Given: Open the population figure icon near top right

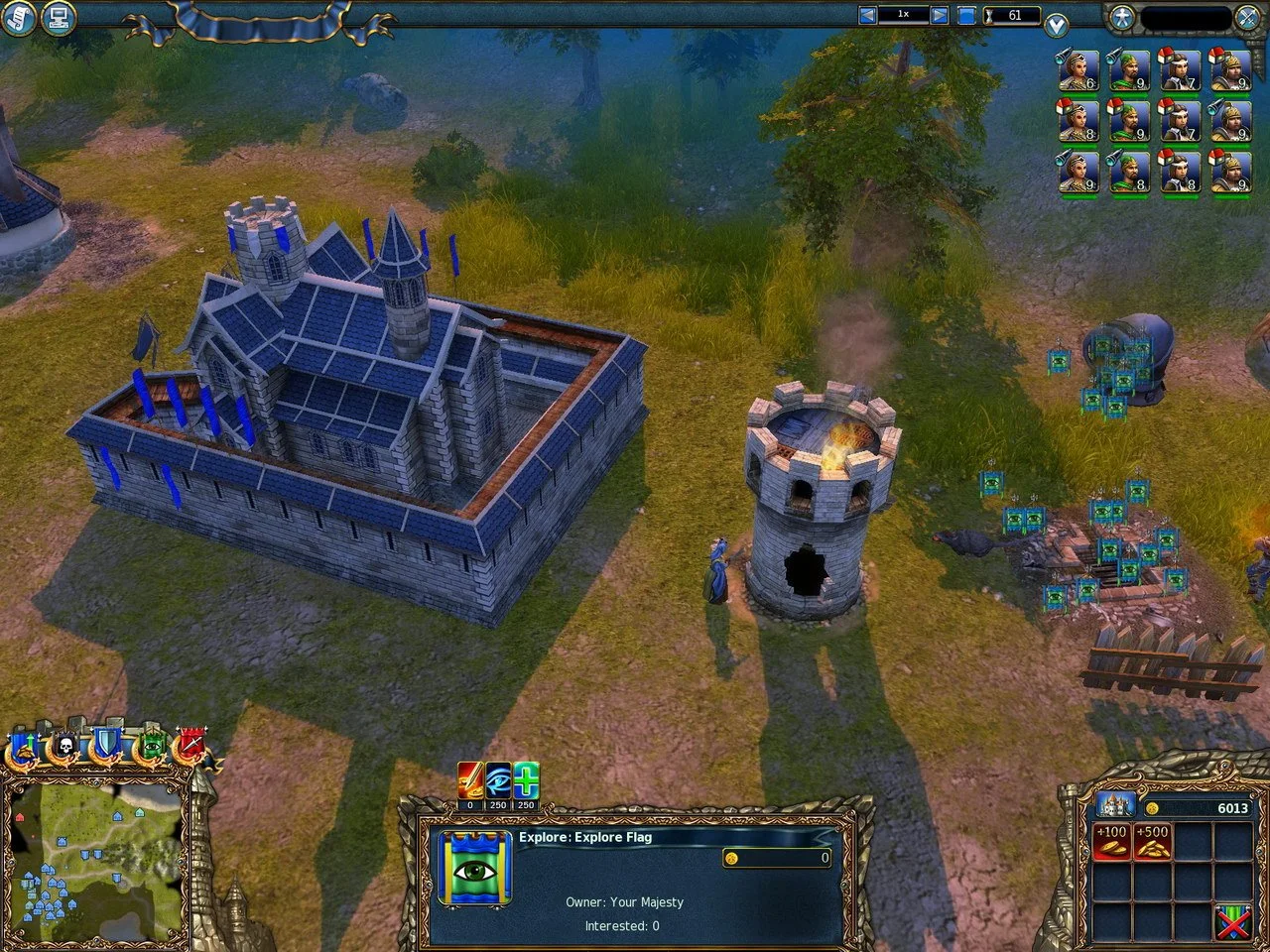Looking at the screenshot, I should click(x=1122, y=16).
